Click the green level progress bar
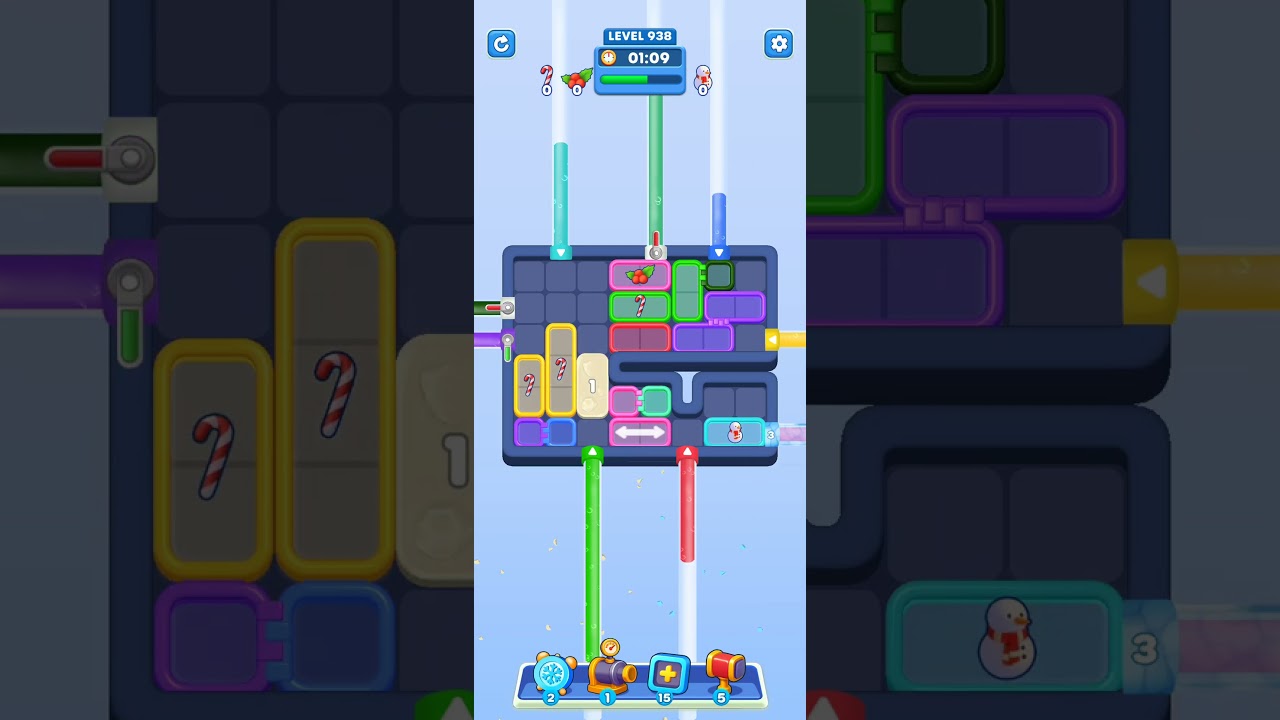1280x720 pixels. (x=639, y=77)
